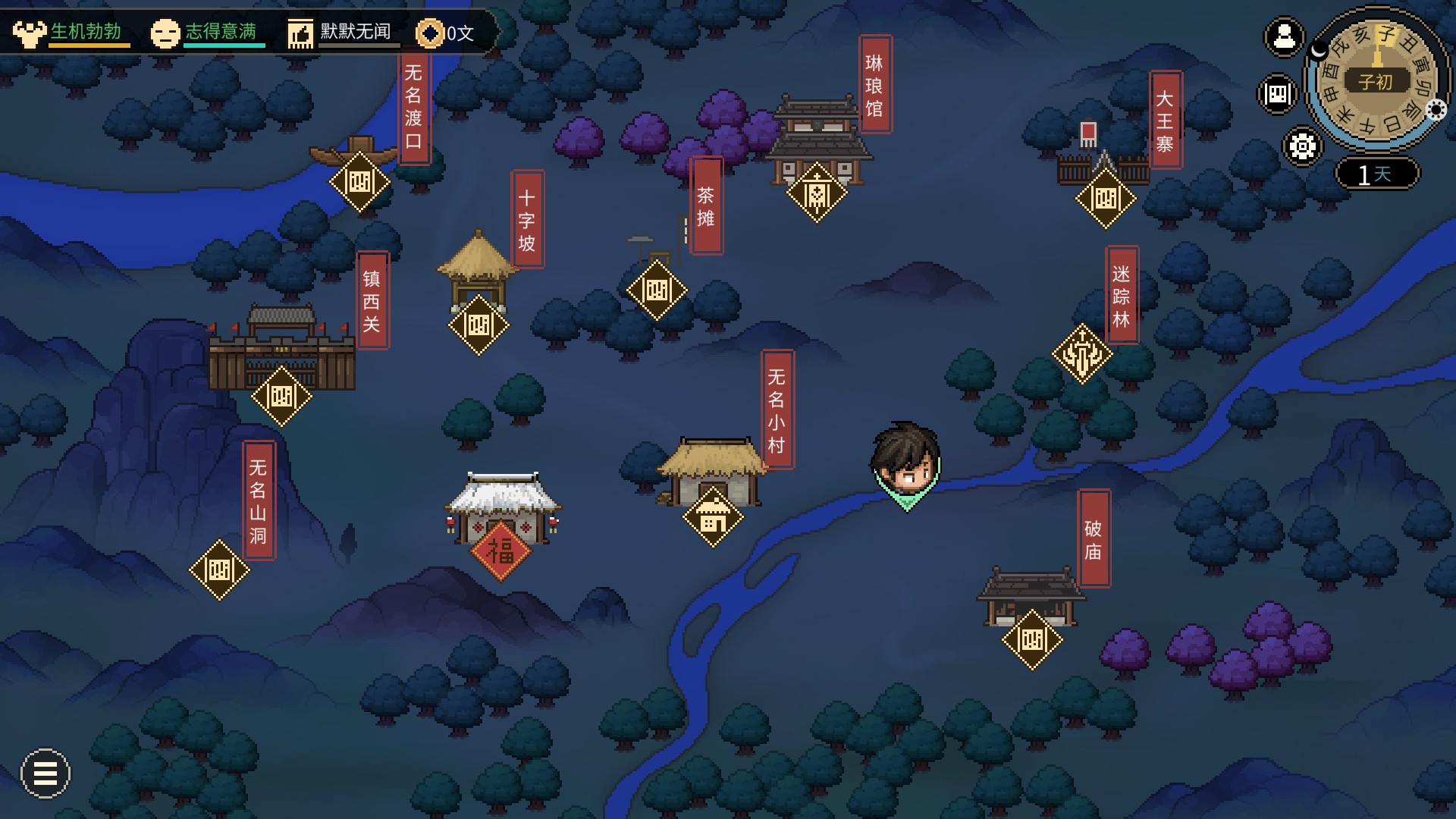Open the 生机勃勃 health status

[x=72, y=33]
